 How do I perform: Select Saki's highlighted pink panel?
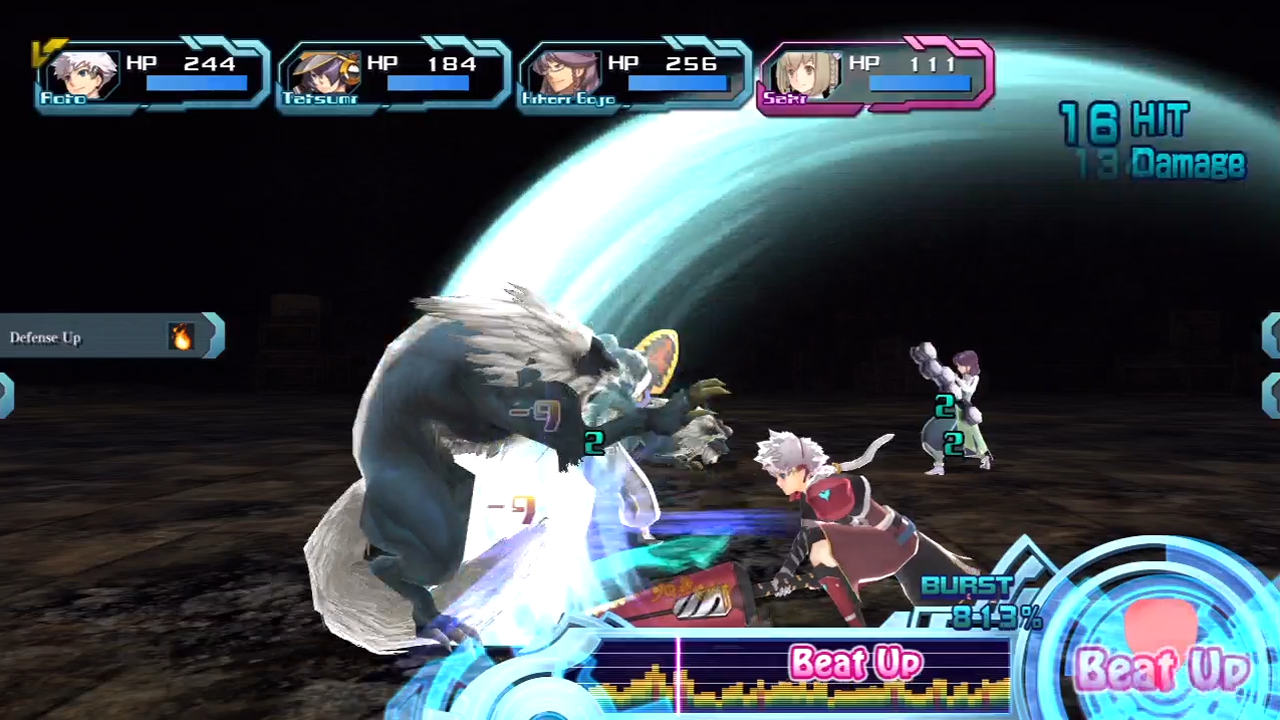pos(876,75)
